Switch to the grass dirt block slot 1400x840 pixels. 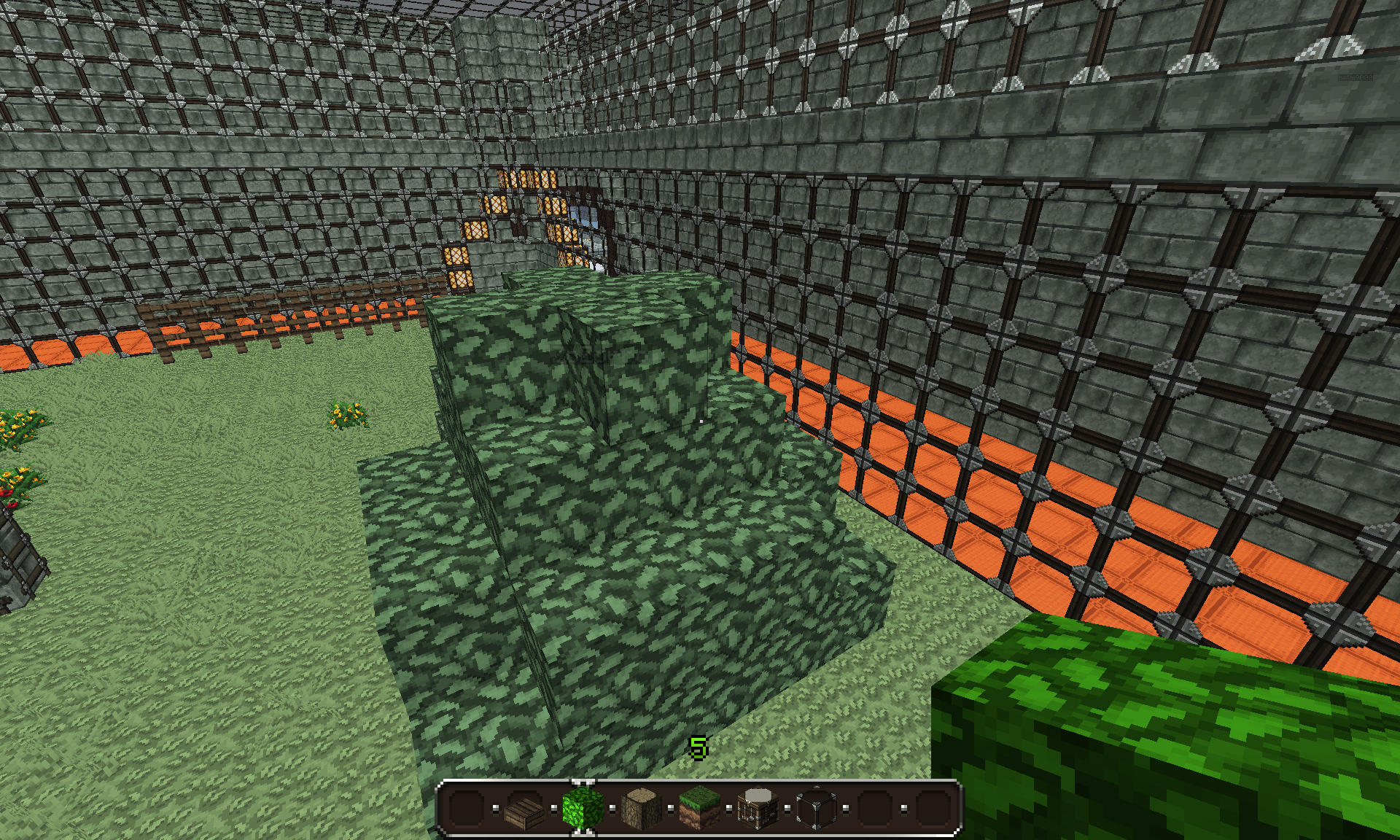pos(700,808)
